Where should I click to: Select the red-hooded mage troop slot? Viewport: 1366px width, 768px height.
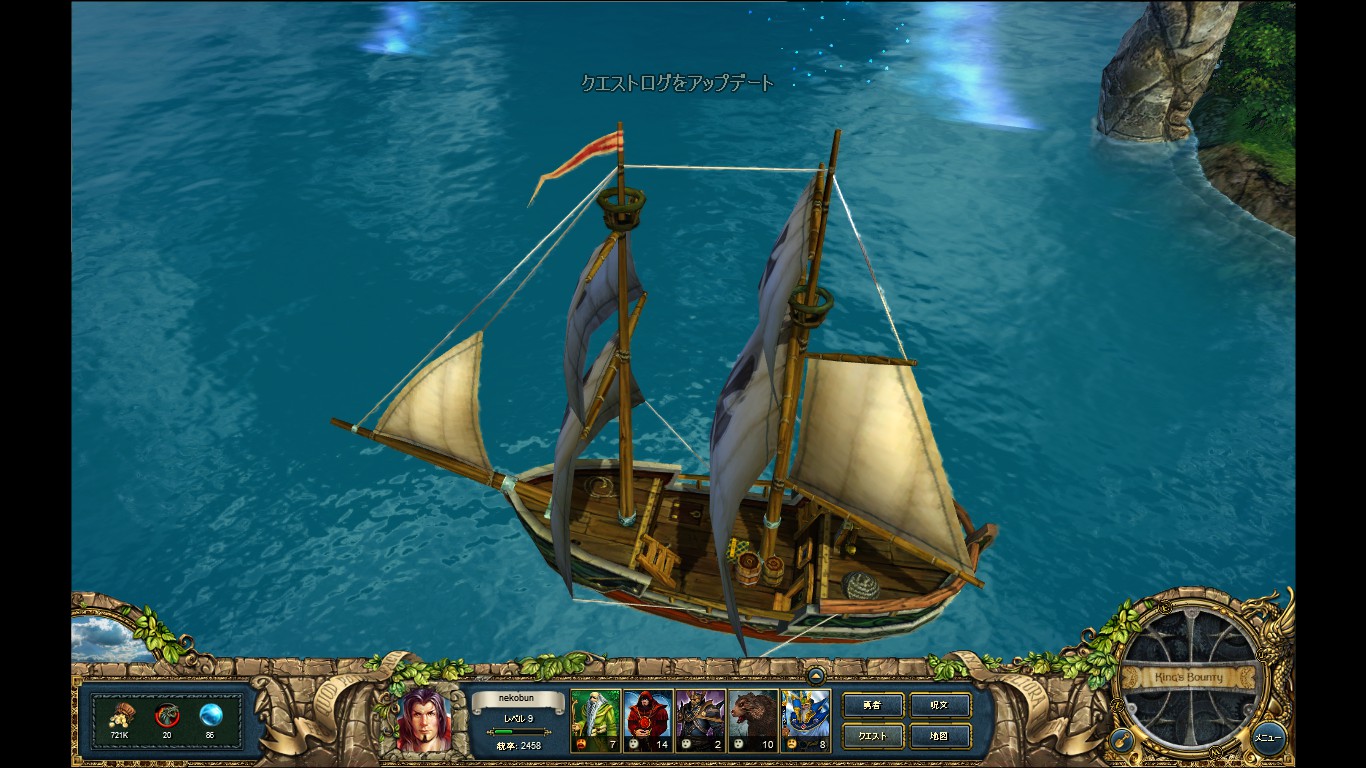coord(648,720)
